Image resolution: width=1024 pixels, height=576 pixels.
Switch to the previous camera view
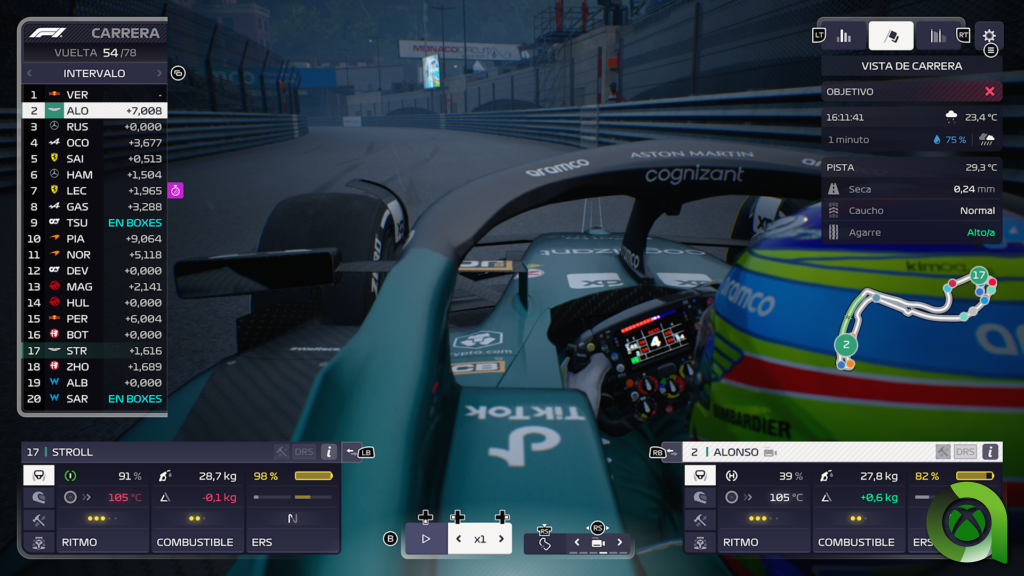point(576,543)
